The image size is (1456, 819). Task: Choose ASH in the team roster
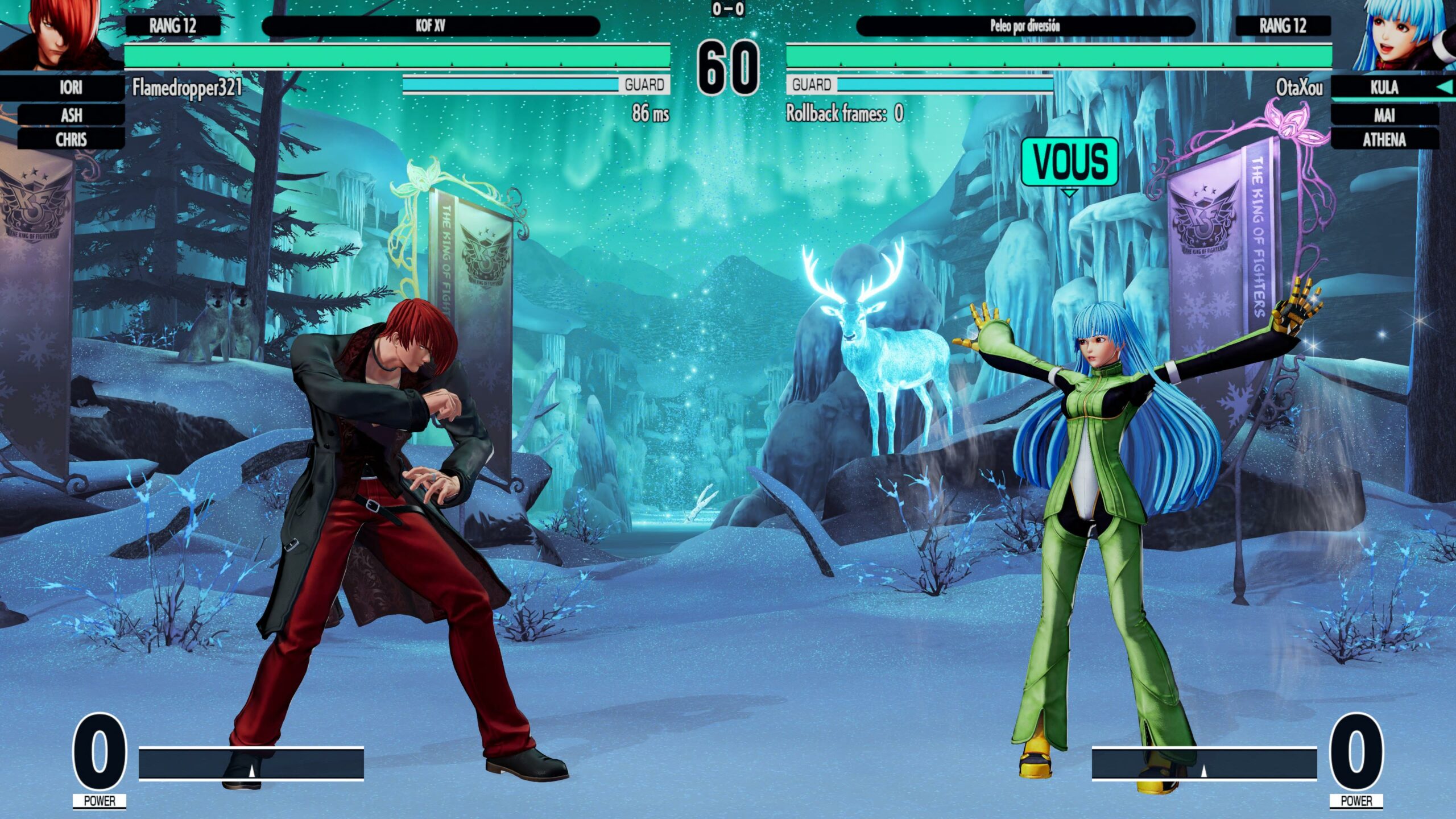click(x=71, y=115)
